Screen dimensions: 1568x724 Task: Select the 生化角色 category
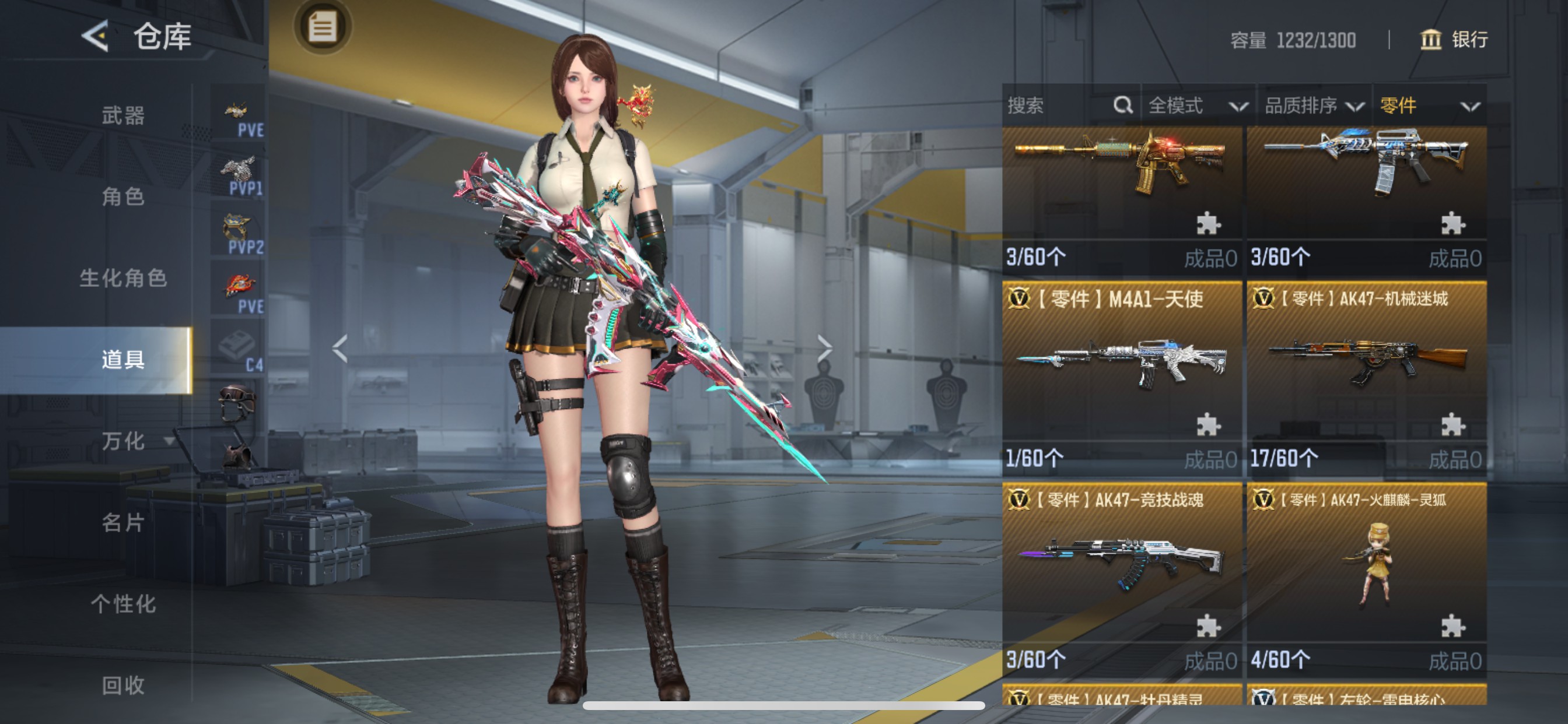123,278
